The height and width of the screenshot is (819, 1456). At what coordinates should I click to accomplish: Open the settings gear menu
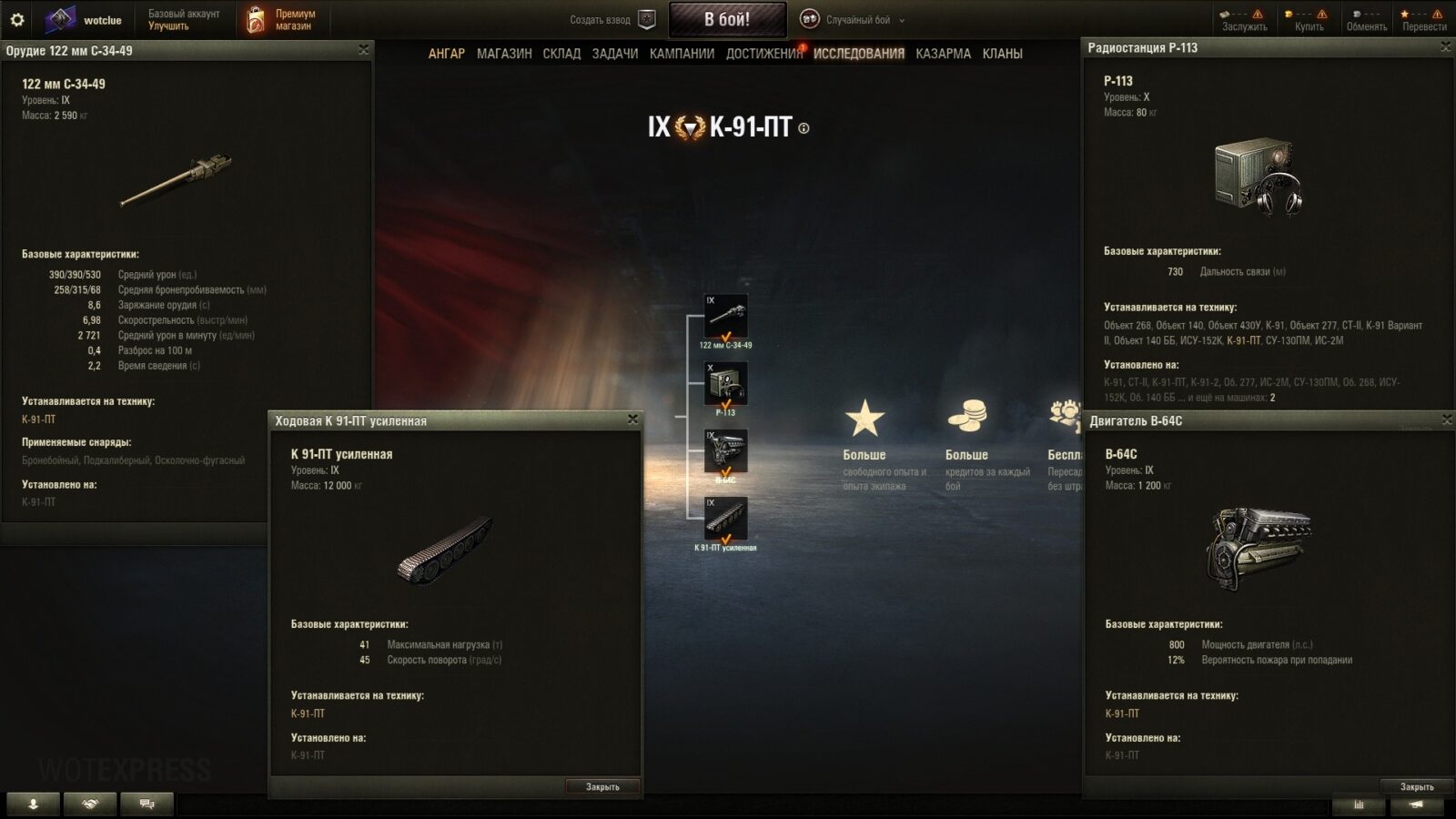tap(16, 19)
